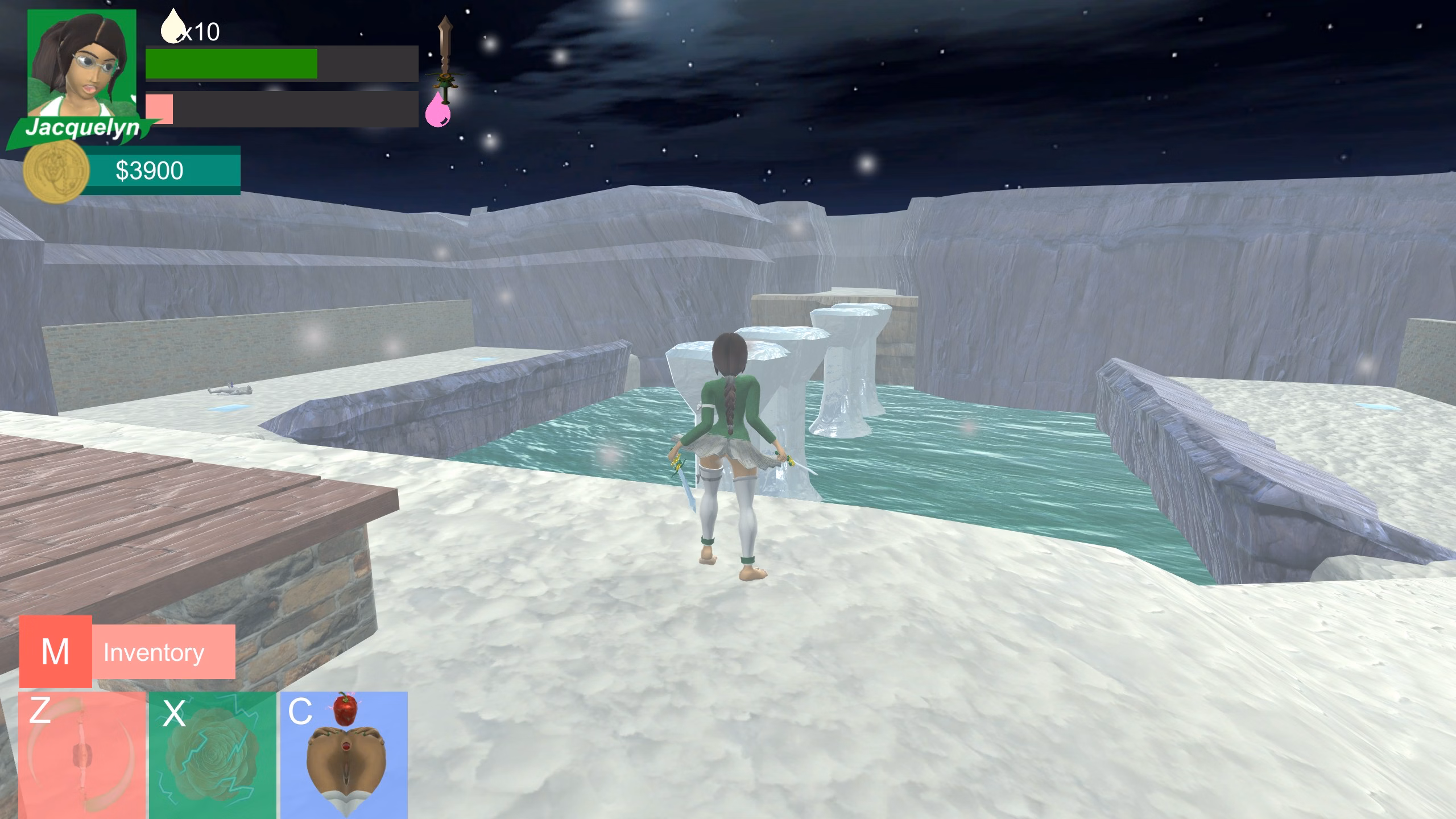Click the gold coin money icon
This screenshot has height=819, width=1456.
click(x=56, y=171)
